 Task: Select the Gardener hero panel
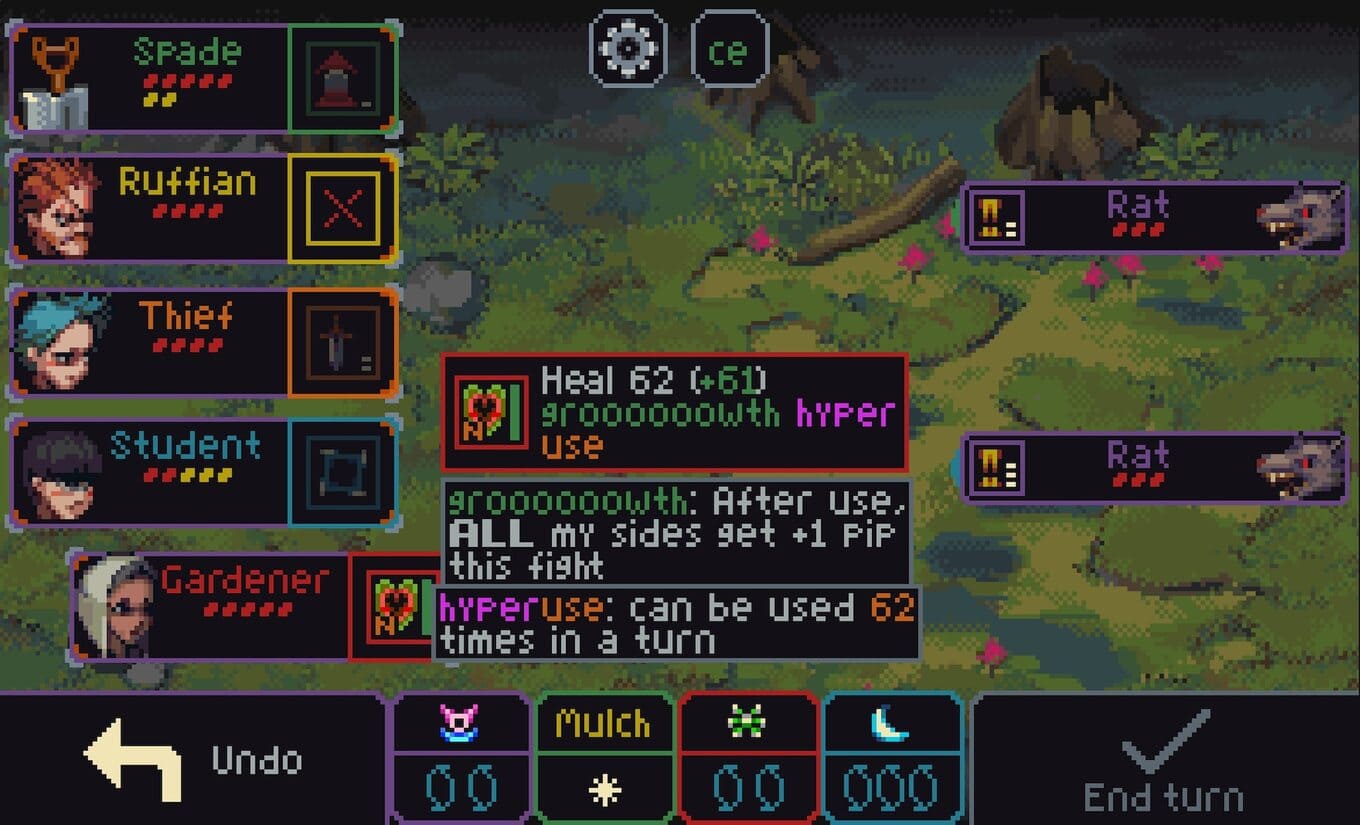(x=210, y=606)
